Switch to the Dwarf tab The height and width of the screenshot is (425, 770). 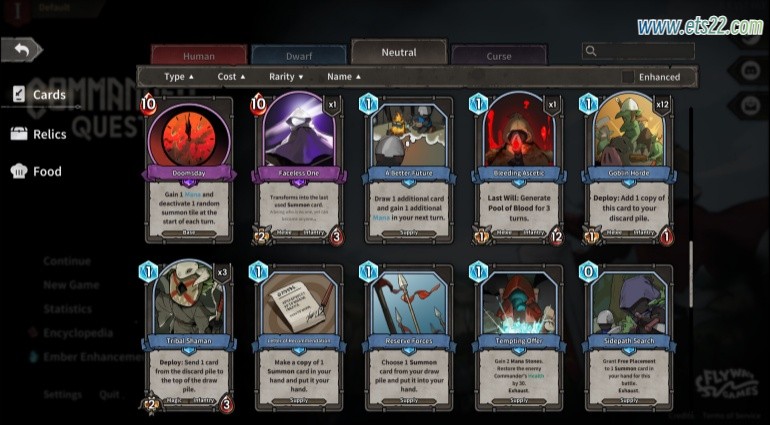[298, 56]
